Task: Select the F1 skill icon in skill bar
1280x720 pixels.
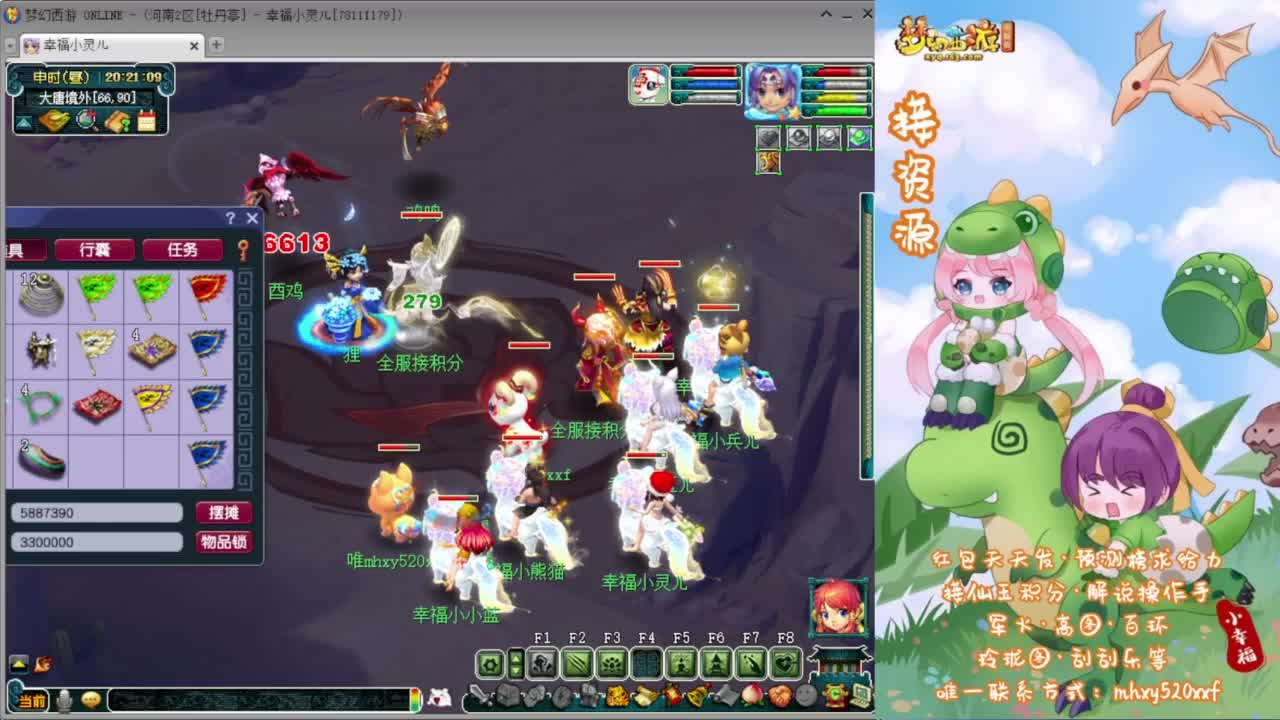Action: (x=542, y=663)
